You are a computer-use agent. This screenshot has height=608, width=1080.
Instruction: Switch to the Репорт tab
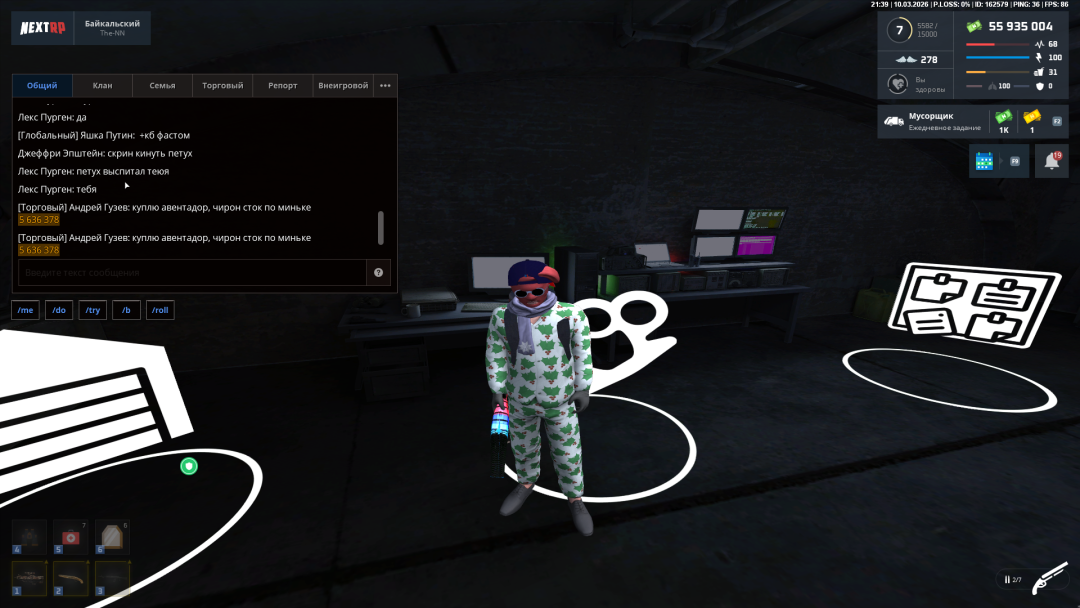point(282,86)
